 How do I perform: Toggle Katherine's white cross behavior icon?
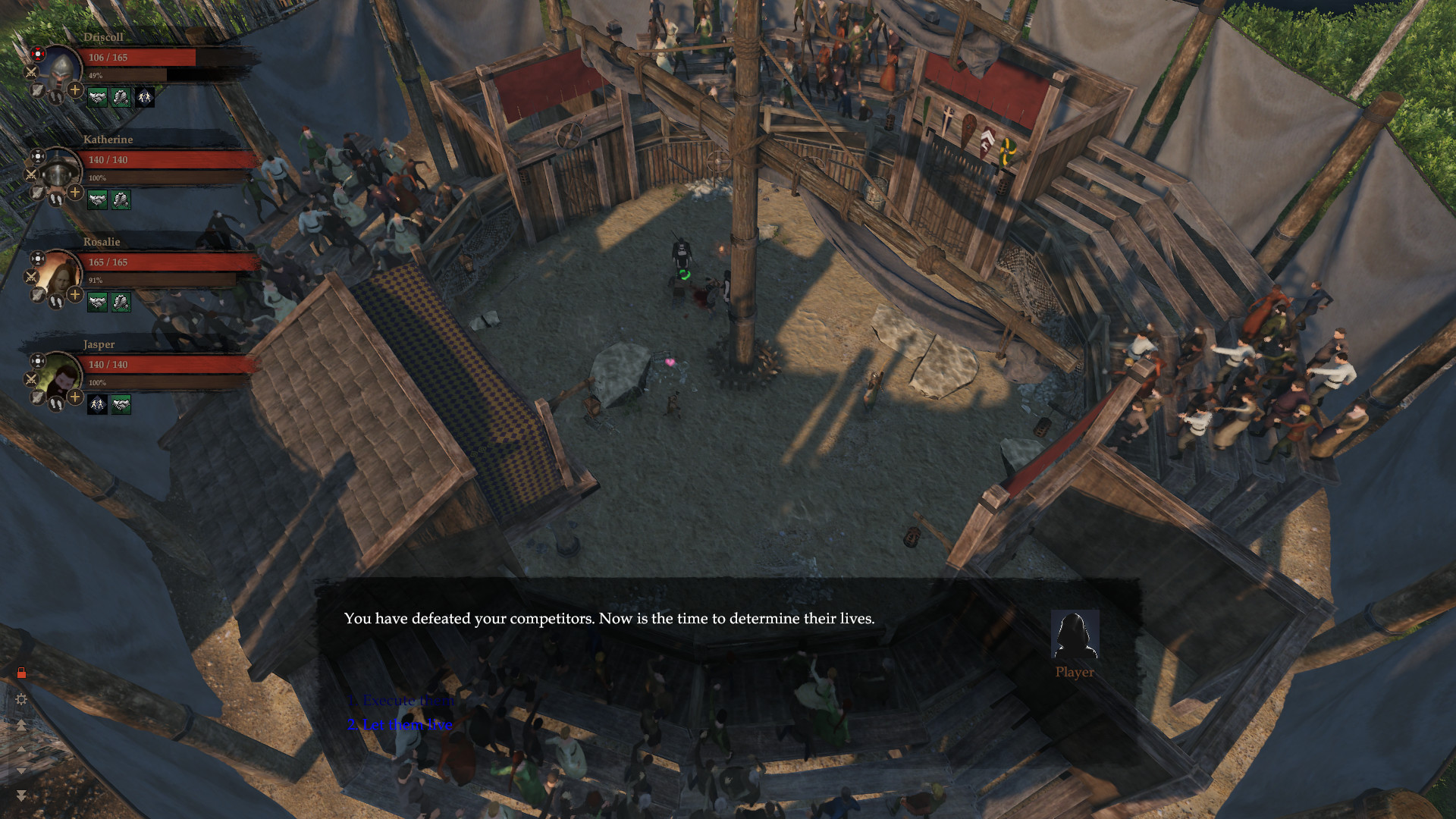click(37, 157)
